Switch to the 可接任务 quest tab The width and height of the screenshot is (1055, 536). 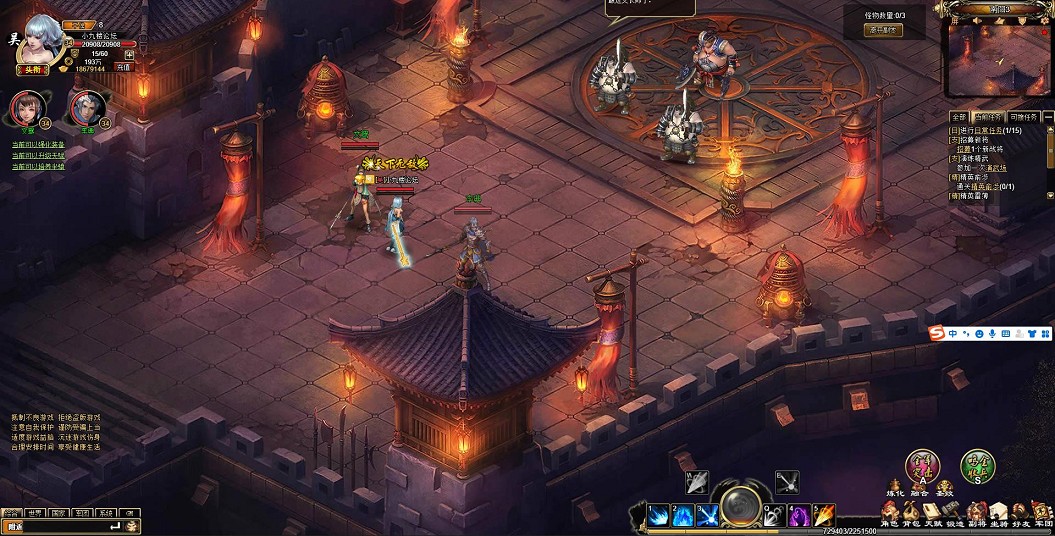click(x=1024, y=118)
